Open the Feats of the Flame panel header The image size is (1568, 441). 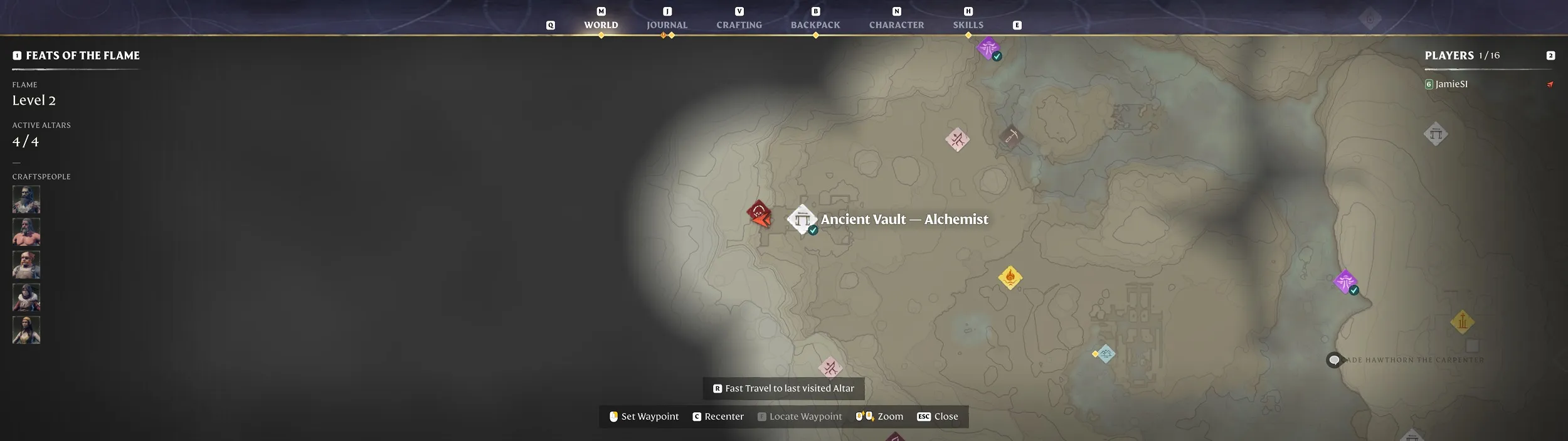click(x=82, y=56)
